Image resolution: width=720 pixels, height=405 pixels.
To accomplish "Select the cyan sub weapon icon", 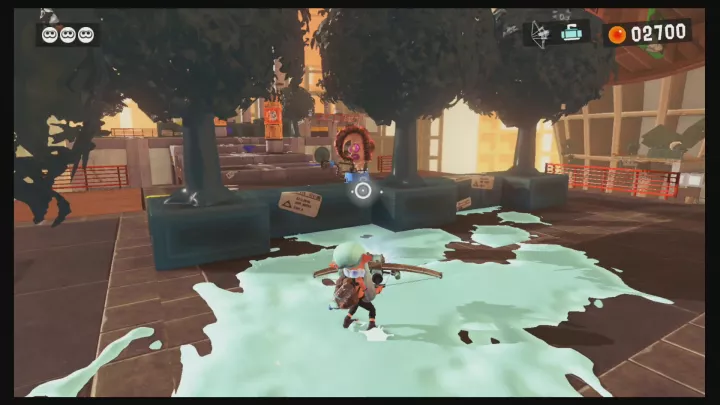I will click(573, 32).
